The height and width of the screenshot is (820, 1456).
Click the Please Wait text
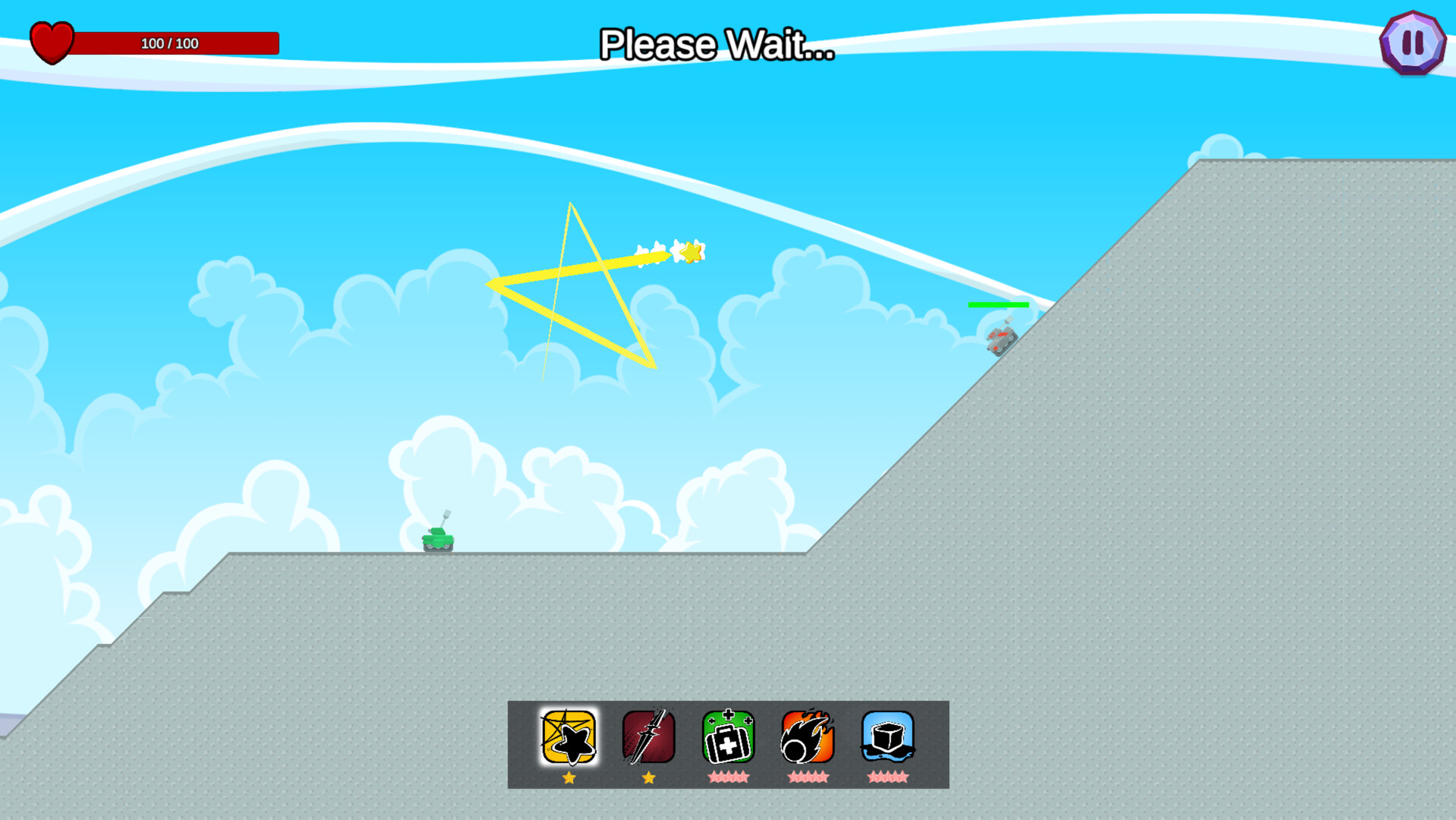(x=716, y=46)
